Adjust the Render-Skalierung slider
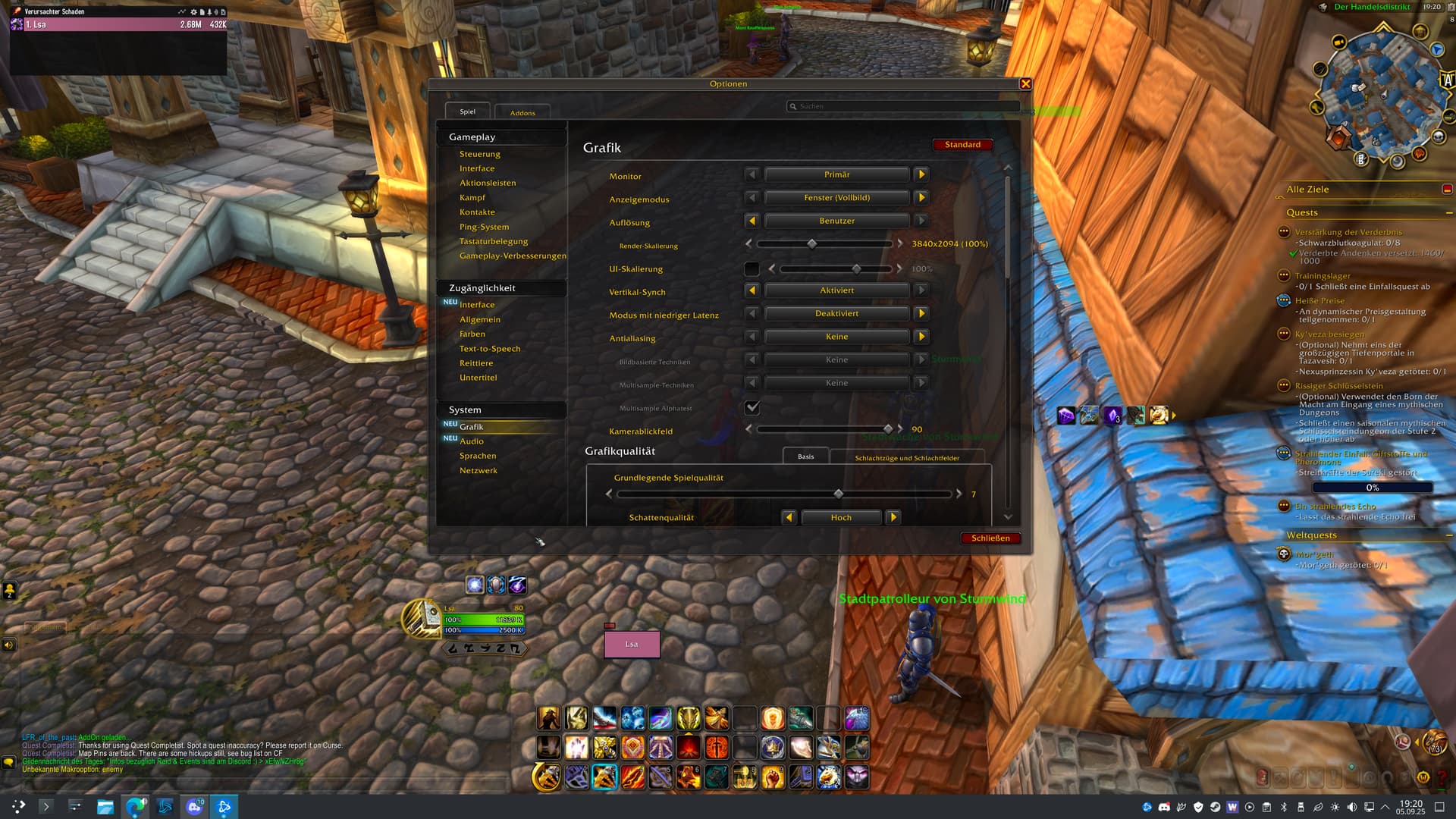This screenshot has height=819, width=1456. pos(812,244)
